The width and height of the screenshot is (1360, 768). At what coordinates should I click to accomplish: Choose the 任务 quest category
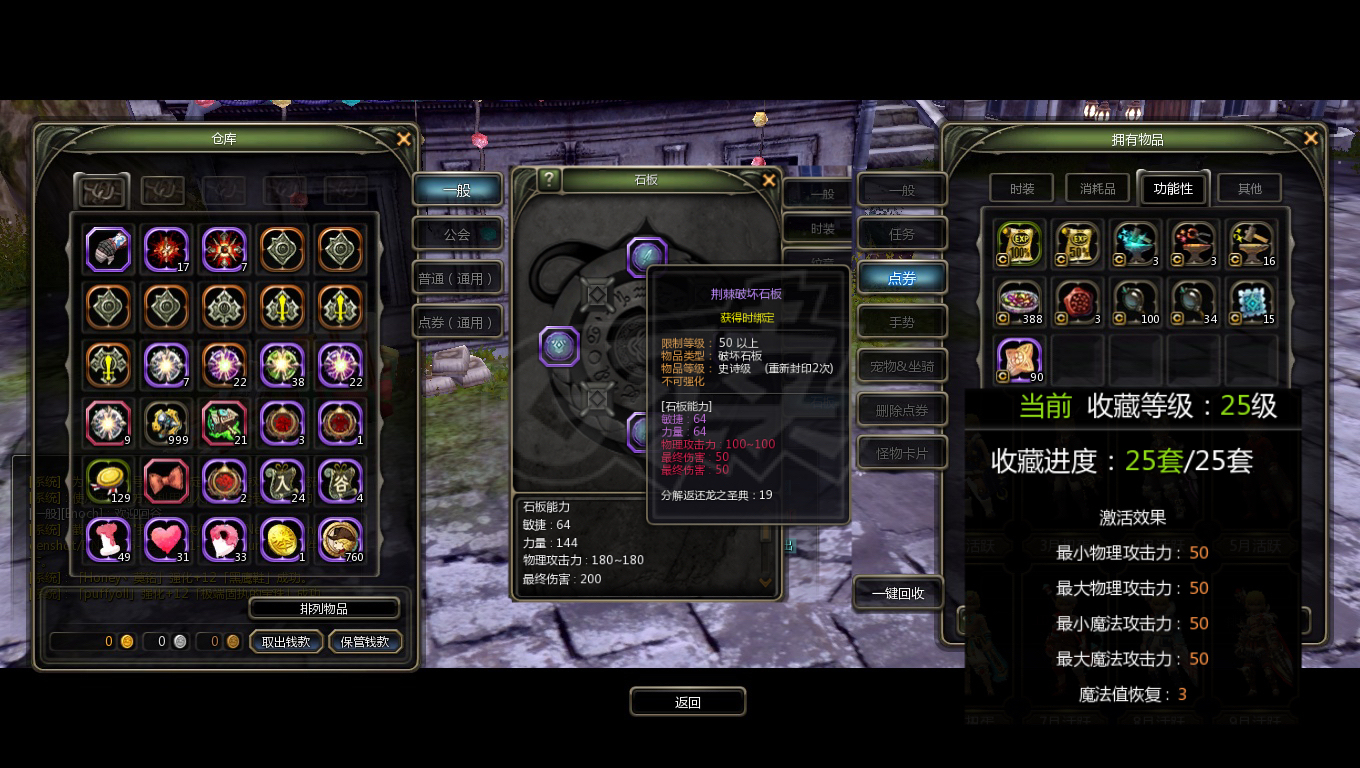902,234
